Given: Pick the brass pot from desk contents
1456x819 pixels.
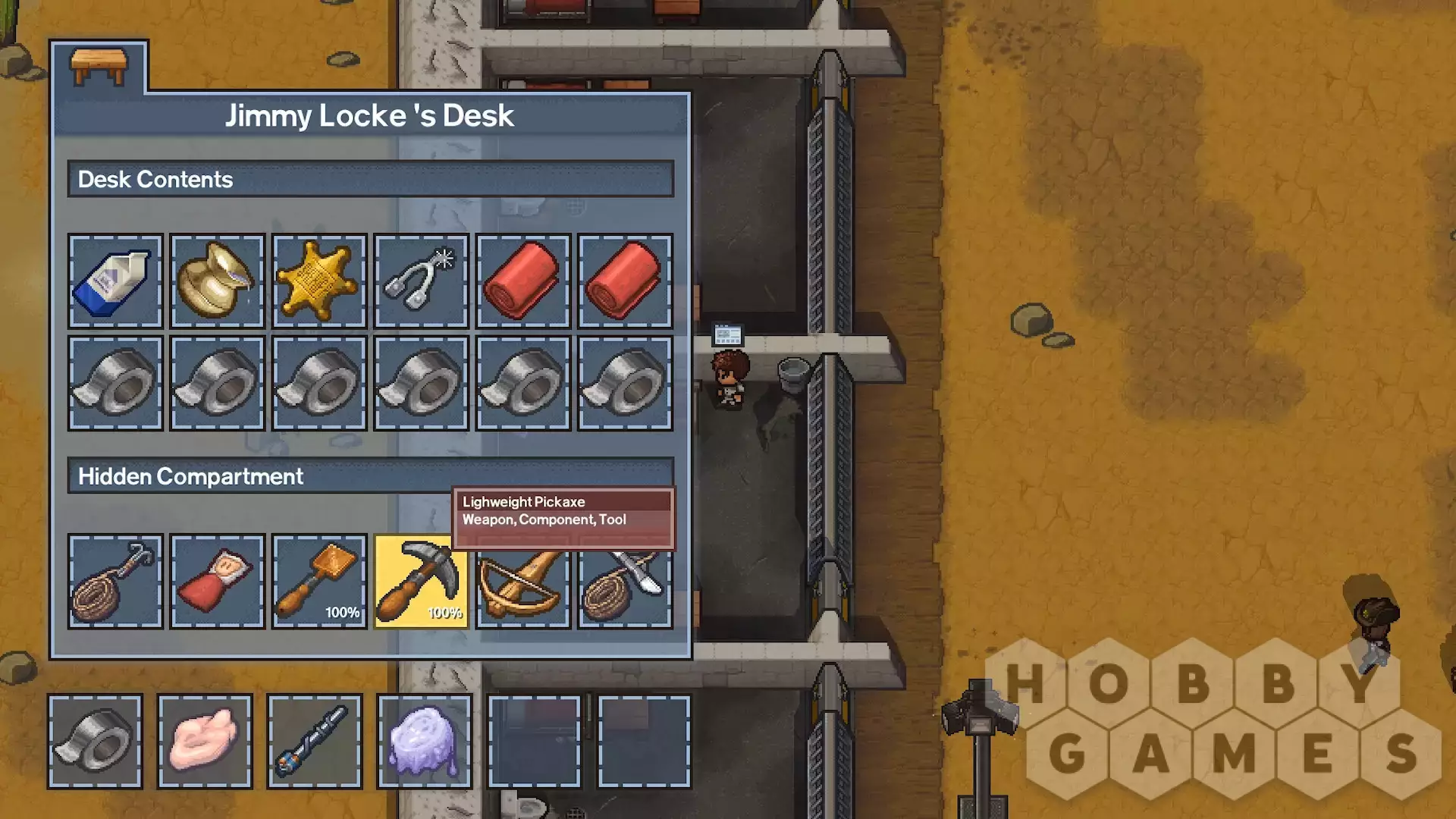Looking at the screenshot, I should coord(218,281).
